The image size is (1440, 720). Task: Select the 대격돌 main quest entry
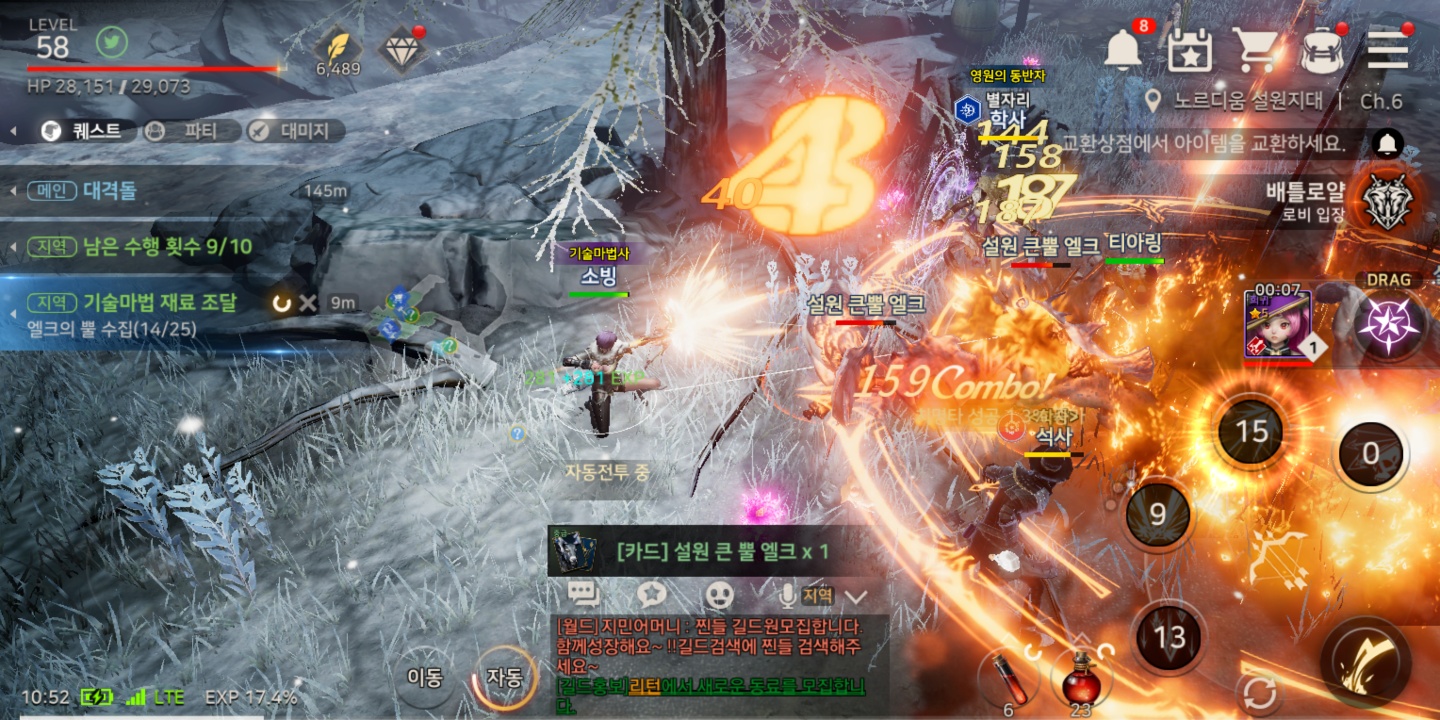point(110,191)
